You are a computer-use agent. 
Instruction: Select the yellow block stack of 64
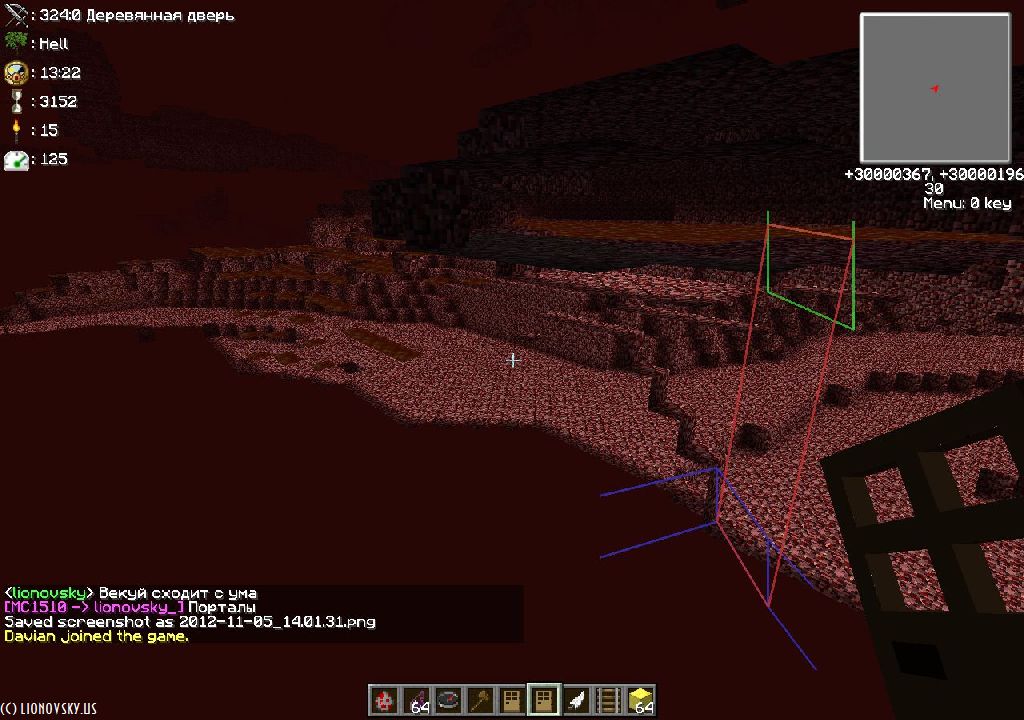[x=640, y=700]
